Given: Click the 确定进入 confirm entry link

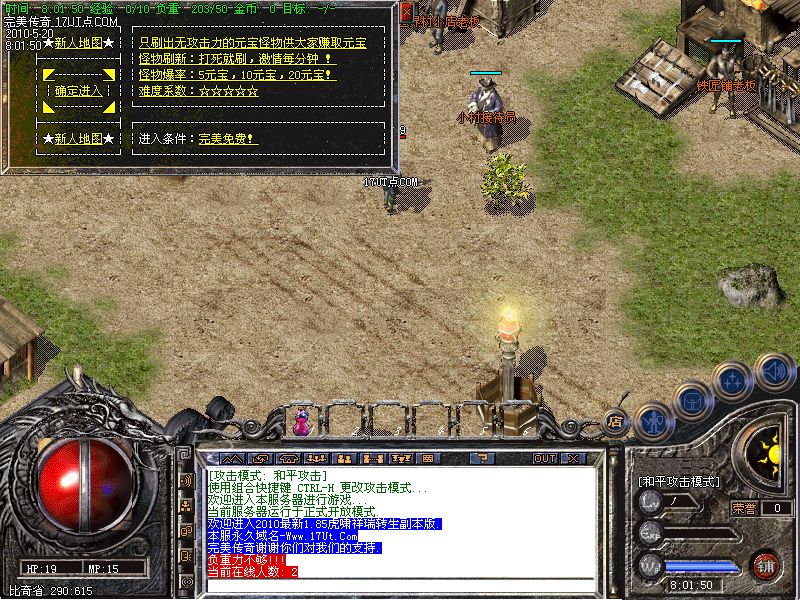Looking at the screenshot, I should point(79,90).
